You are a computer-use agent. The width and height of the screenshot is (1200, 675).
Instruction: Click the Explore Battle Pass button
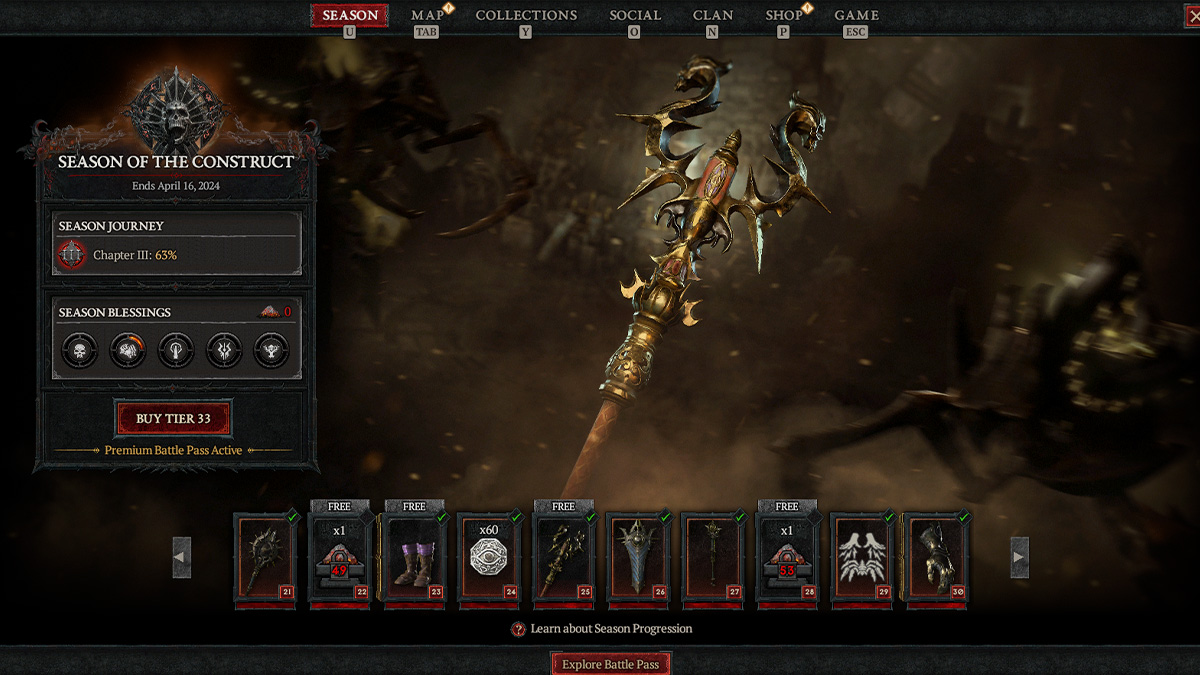[x=610, y=664]
